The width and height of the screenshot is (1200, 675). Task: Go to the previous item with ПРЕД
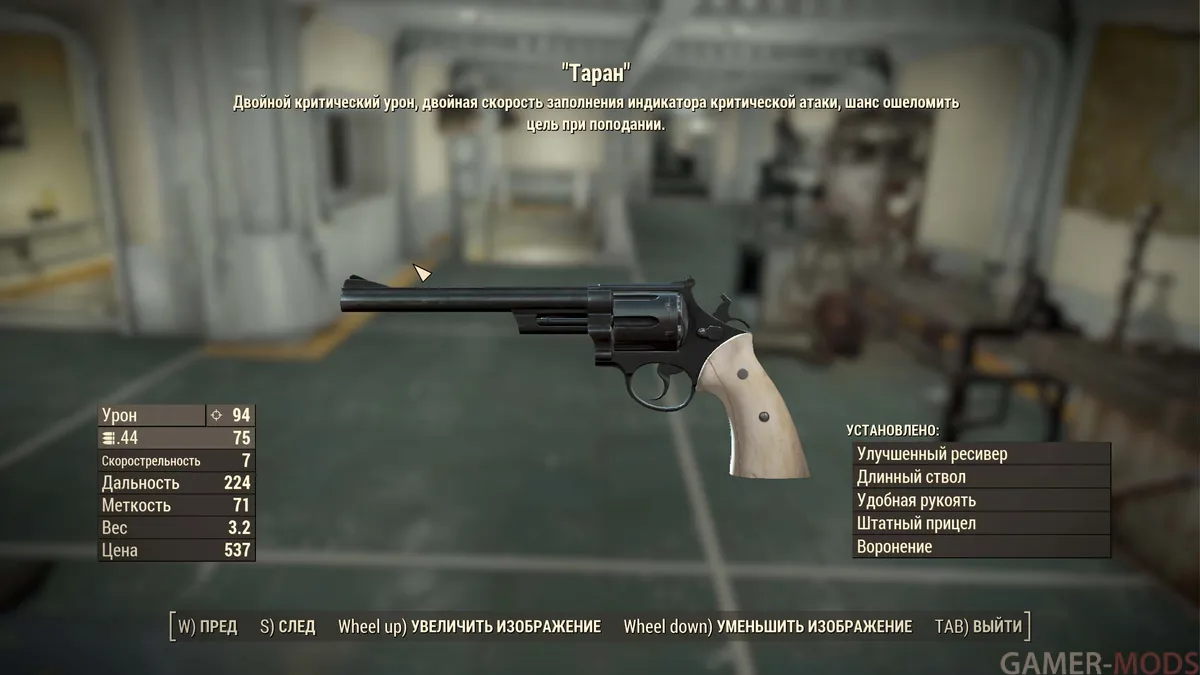pyautogui.click(x=208, y=627)
